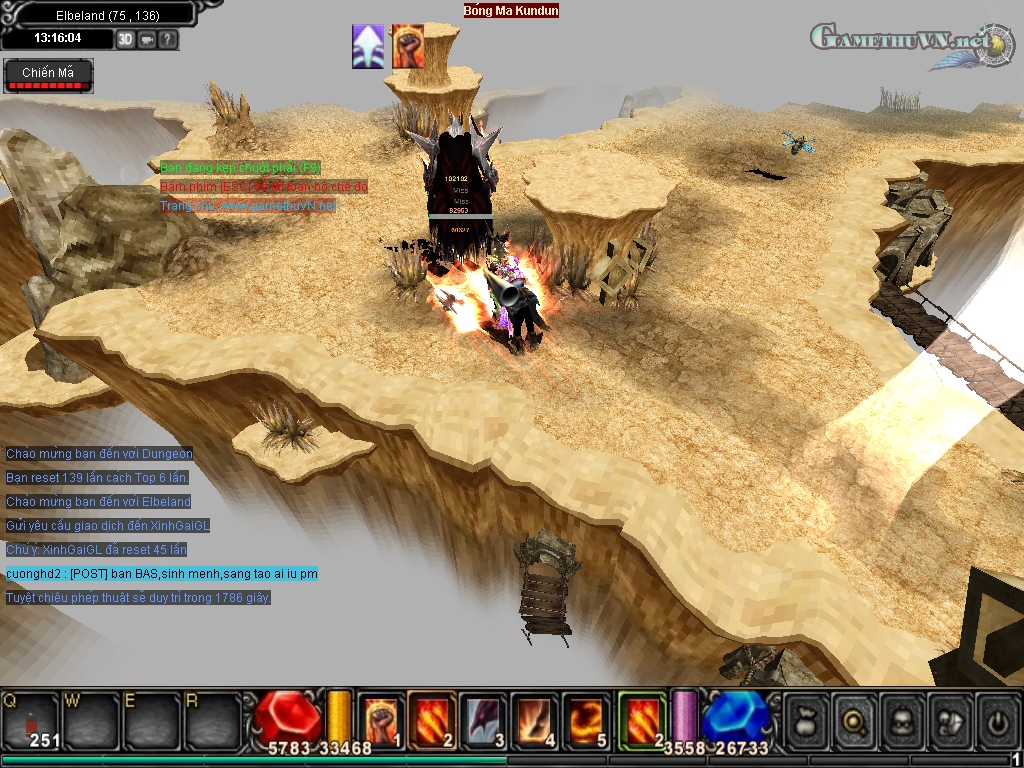Click the two-faces community button
The height and width of the screenshot is (768, 1024).
coord(951,720)
